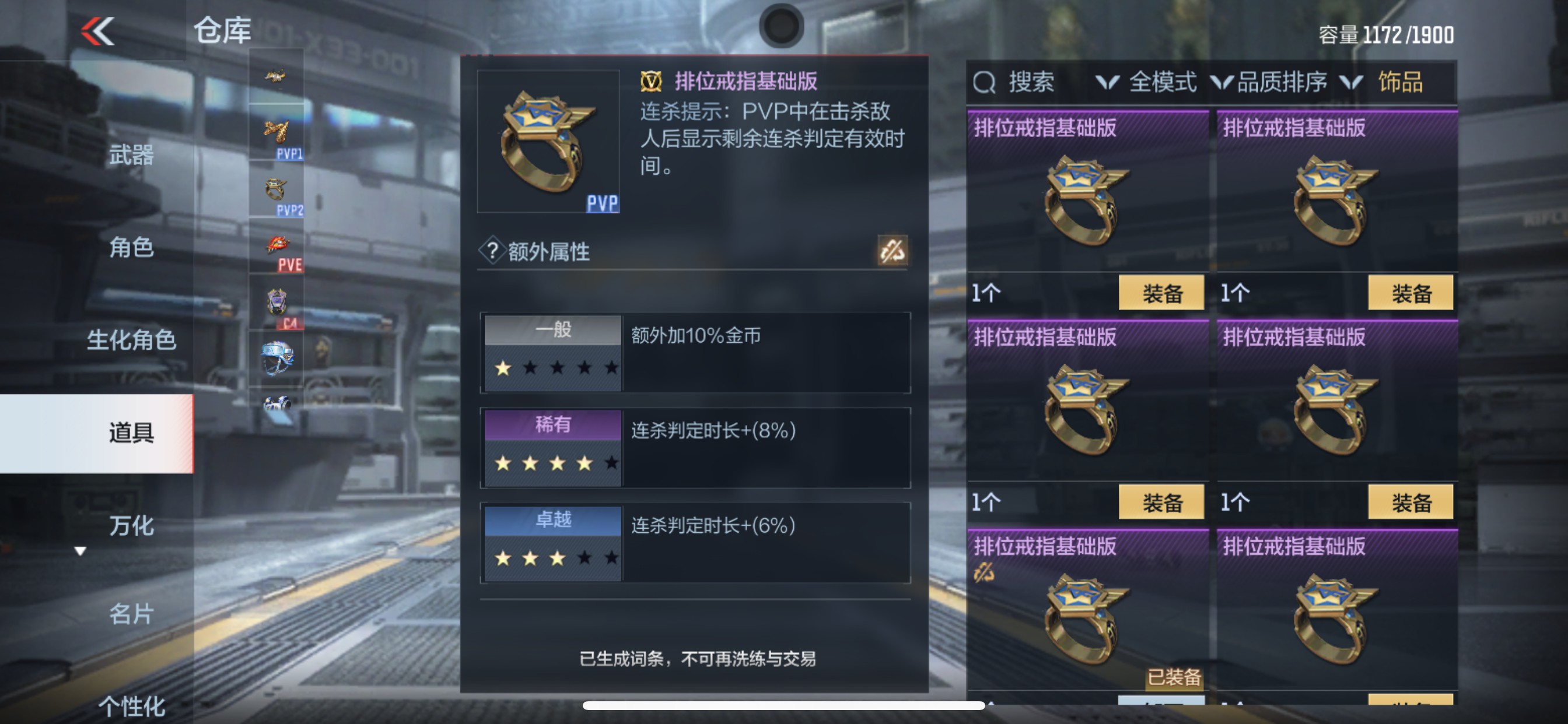
Task: Select the 角色 sidebar category
Action: click(x=131, y=248)
